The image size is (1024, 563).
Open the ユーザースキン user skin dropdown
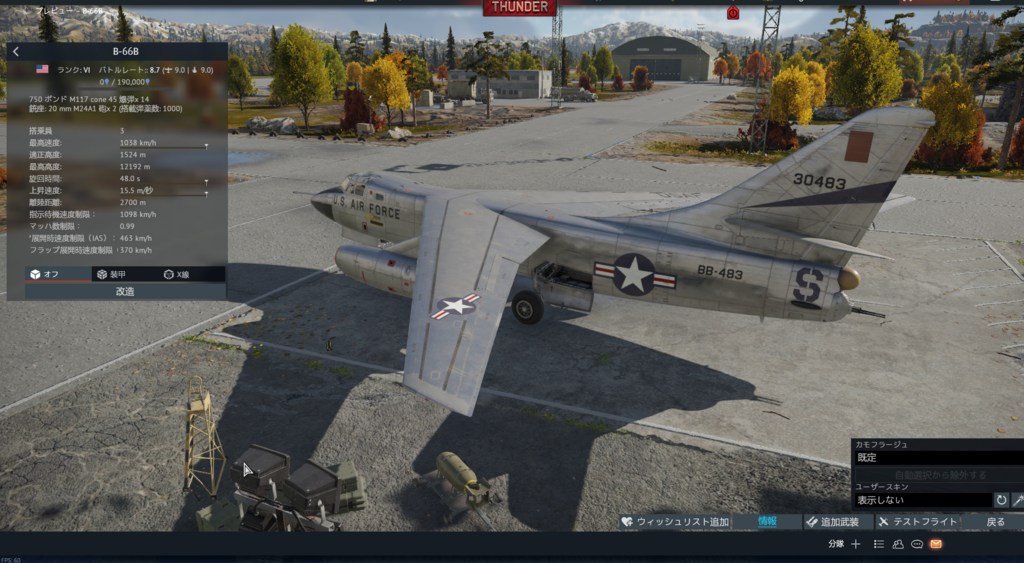921,500
